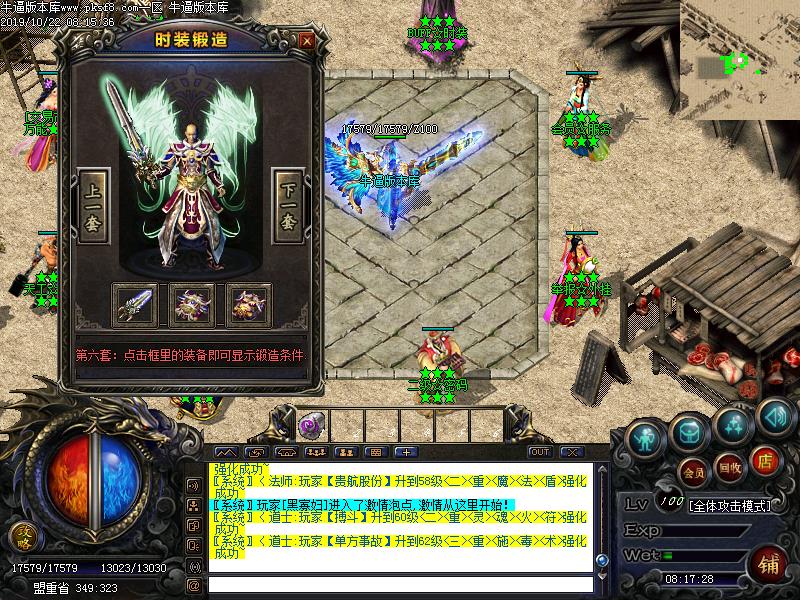This screenshot has height=600, width=800.
Task: Toggle the sound speaker icon
Action: coord(776,413)
